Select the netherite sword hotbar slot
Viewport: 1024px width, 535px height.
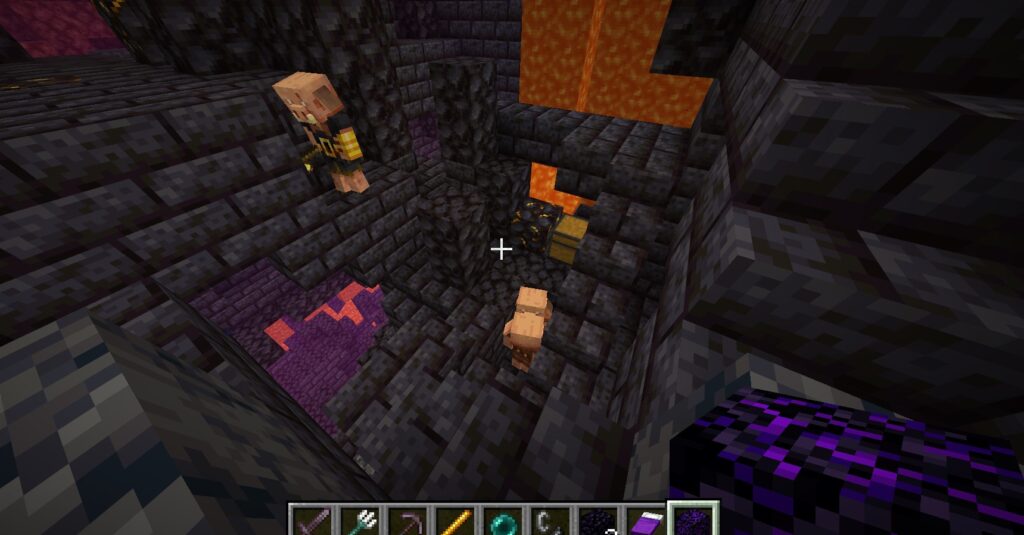click(x=311, y=521)
